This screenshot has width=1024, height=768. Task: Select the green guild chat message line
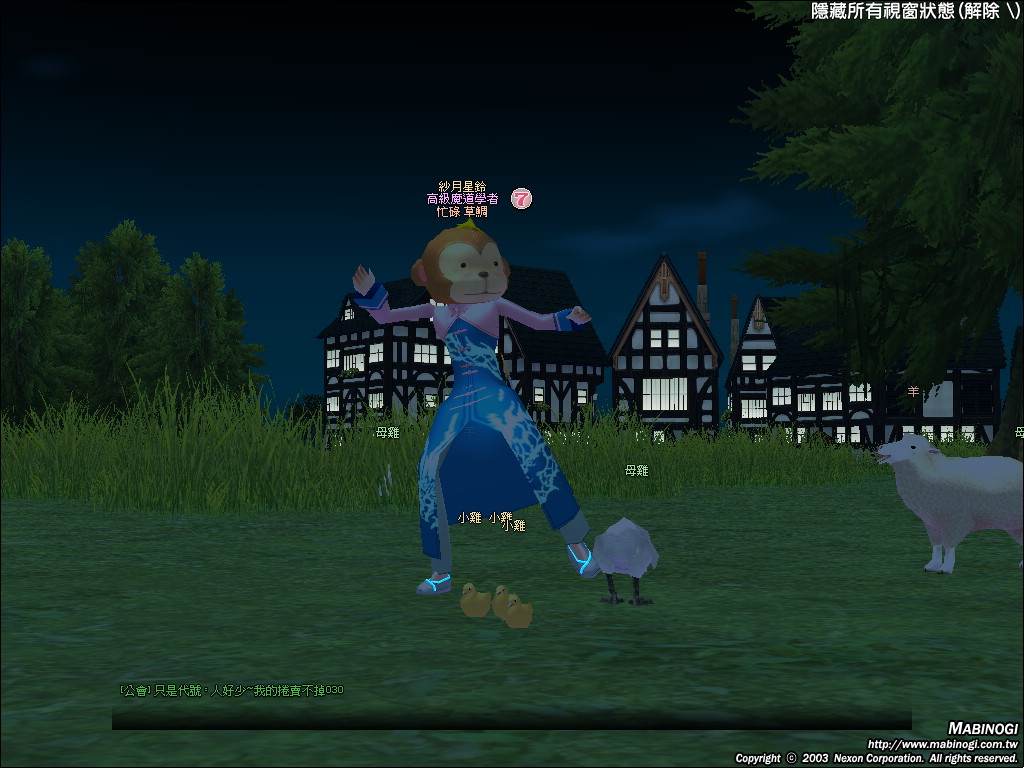[x=231, y=690]
